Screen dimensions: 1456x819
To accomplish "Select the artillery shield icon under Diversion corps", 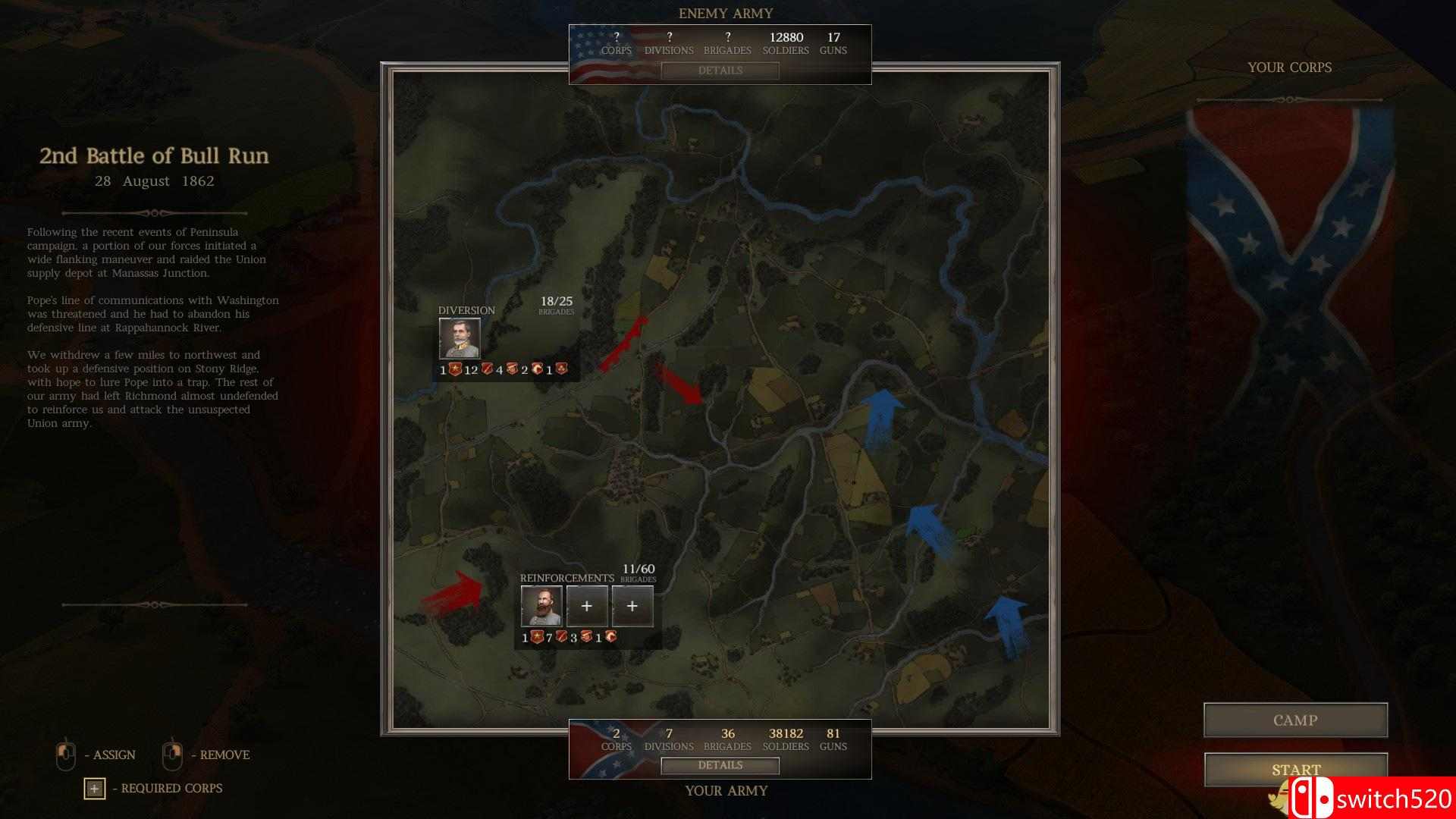I will click(563, 369).
